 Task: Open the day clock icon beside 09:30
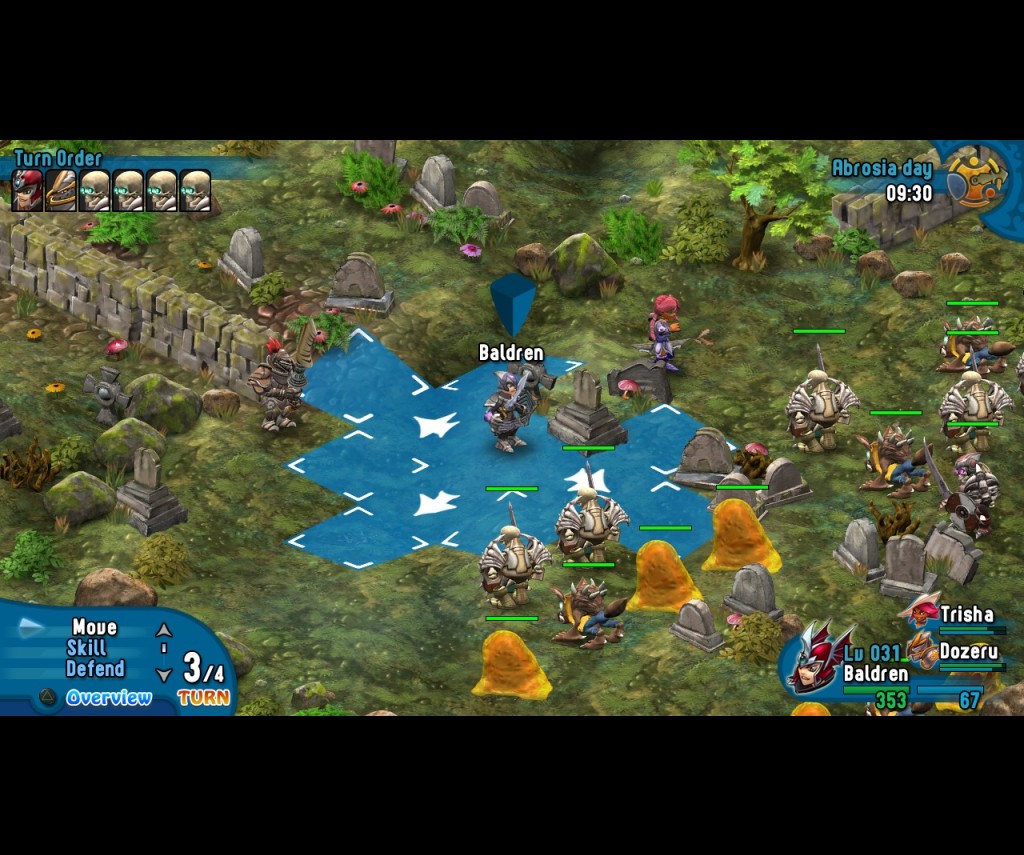click(976, 177)
